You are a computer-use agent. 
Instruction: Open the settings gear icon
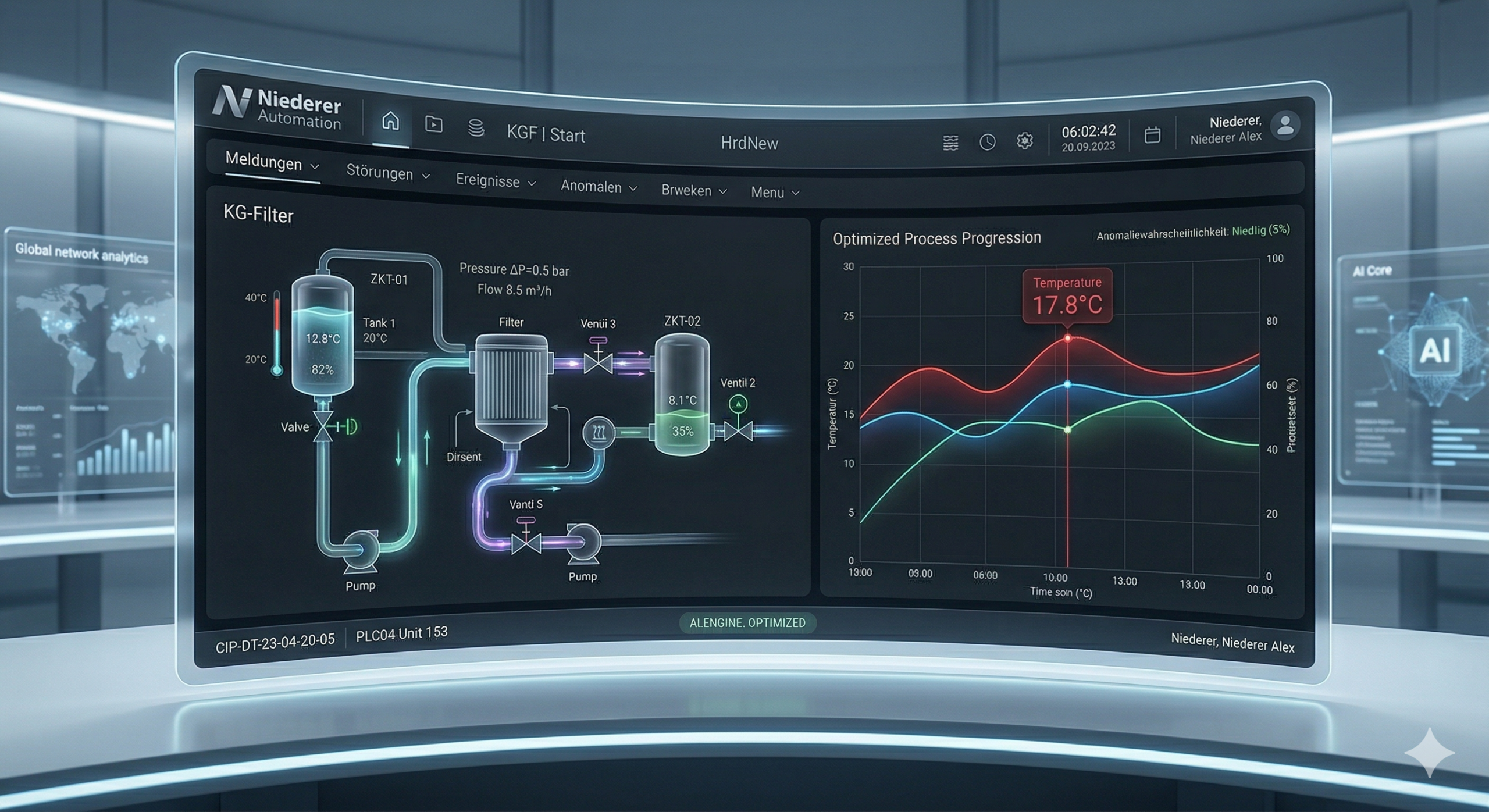click(x=1024, y=141)
